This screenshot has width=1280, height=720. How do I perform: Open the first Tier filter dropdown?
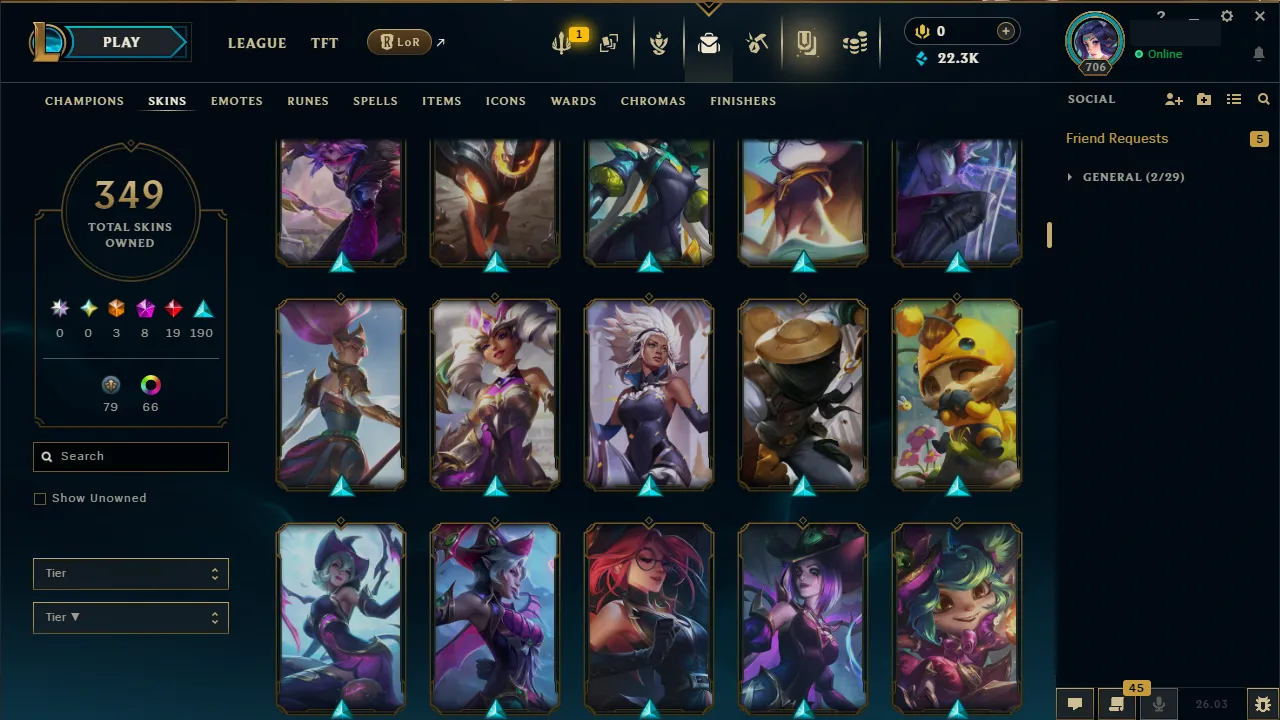point(130,573)
